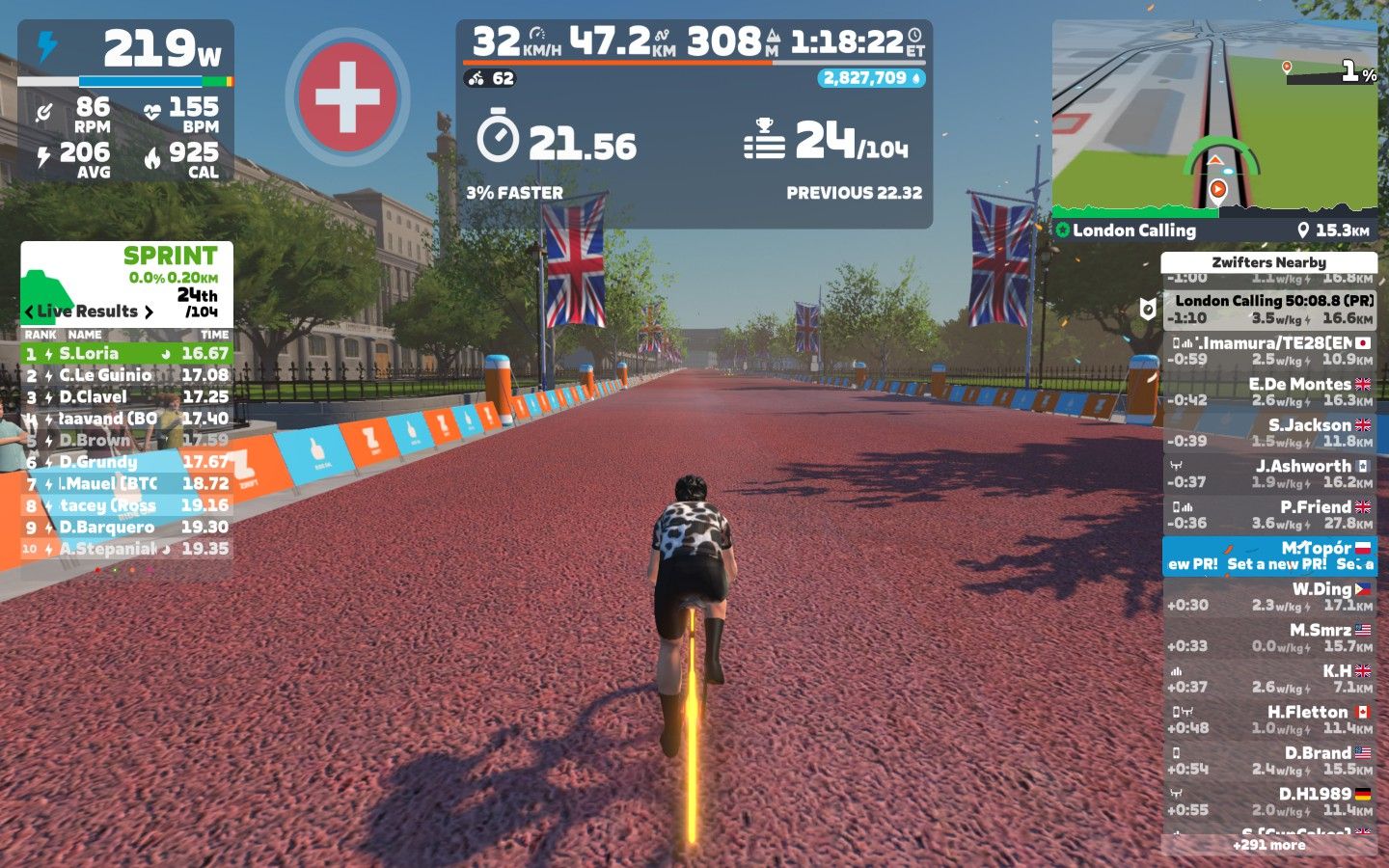Viewport: 1389px width, 868px height.
Task: Choose D.Clavel in the sprint ranking
Action: 126,397
